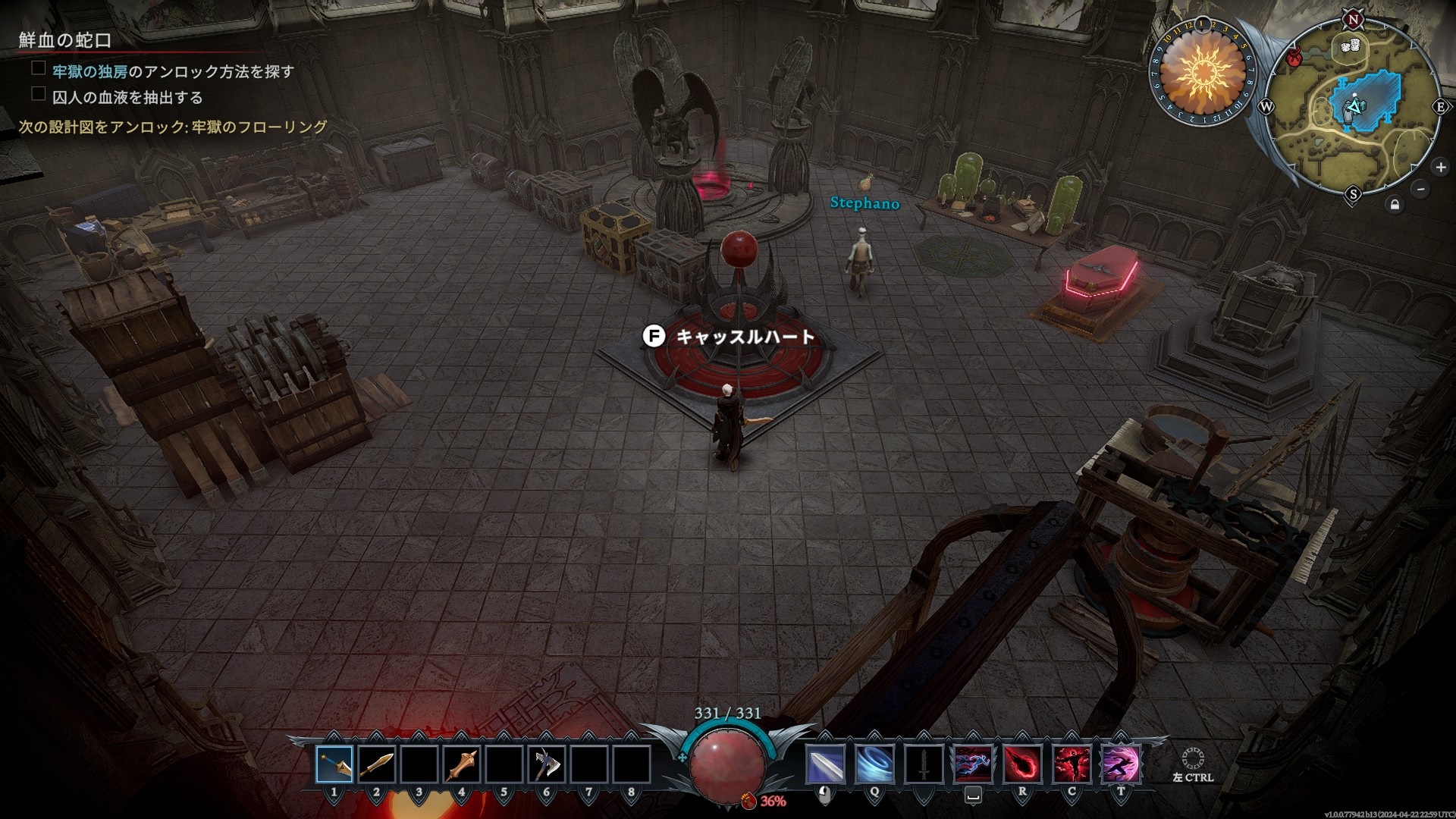Click the sun day-night clock

[x=1202, y=73]
